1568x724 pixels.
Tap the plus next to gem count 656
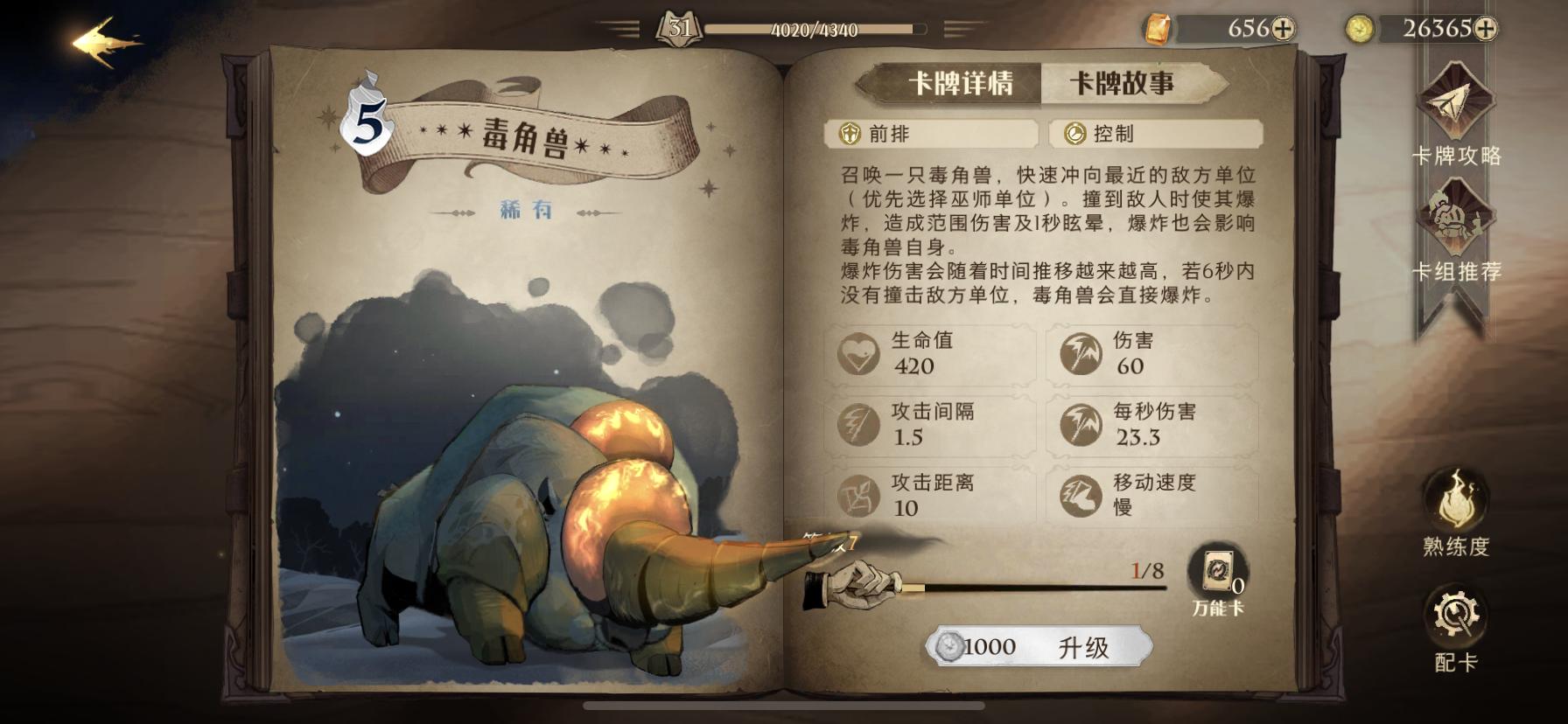pyautogui.click(x=1284, y=29)
